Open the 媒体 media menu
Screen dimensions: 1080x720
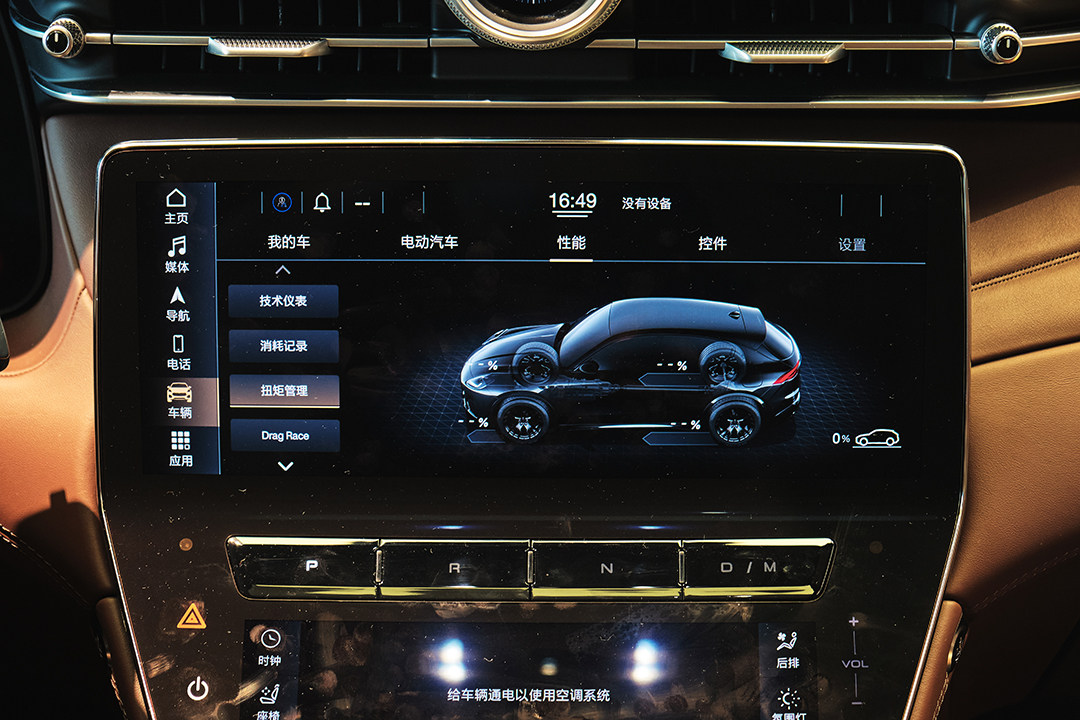coord(177,255)
